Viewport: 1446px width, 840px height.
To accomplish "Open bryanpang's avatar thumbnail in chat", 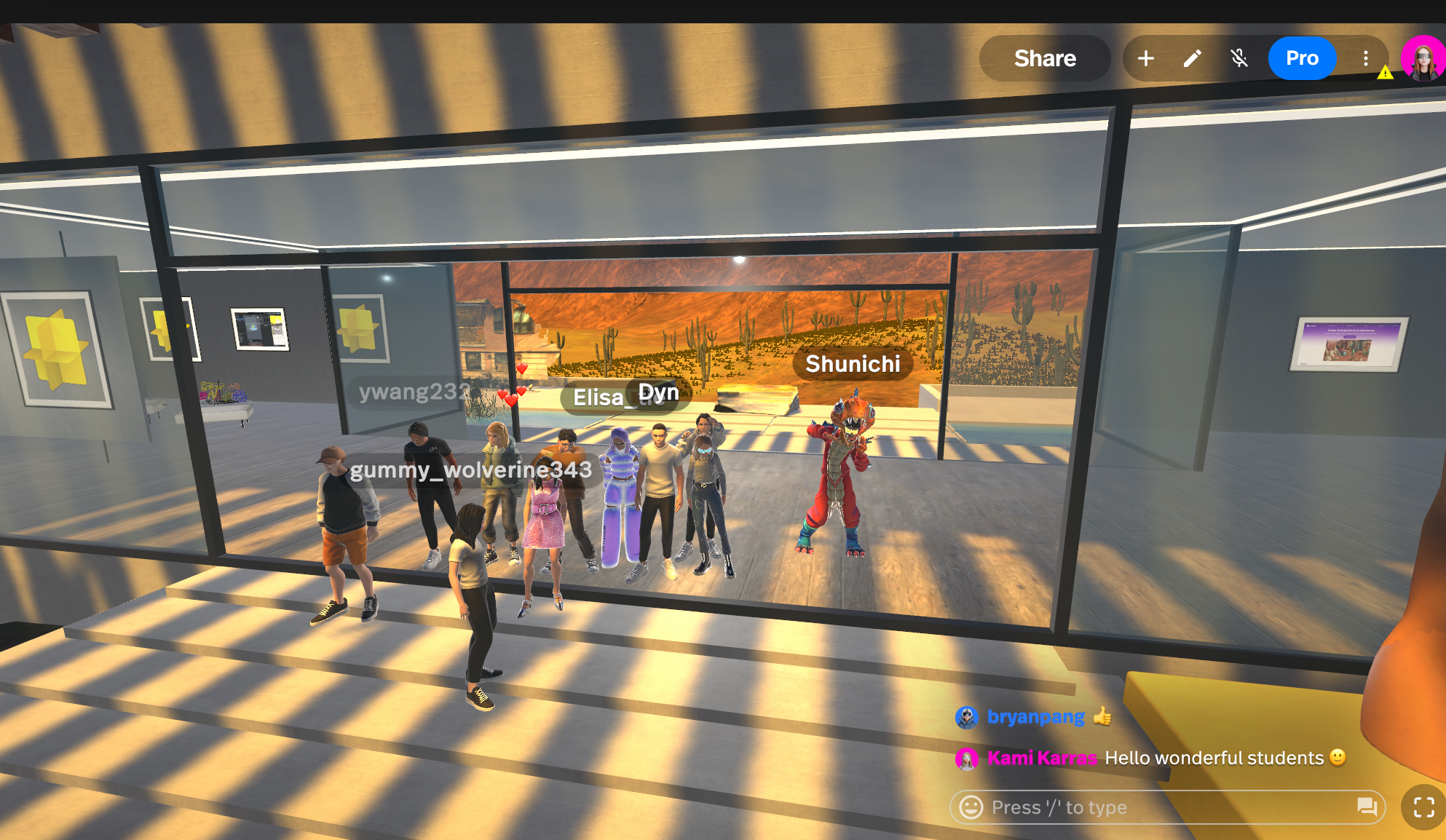I will (967, 717).
